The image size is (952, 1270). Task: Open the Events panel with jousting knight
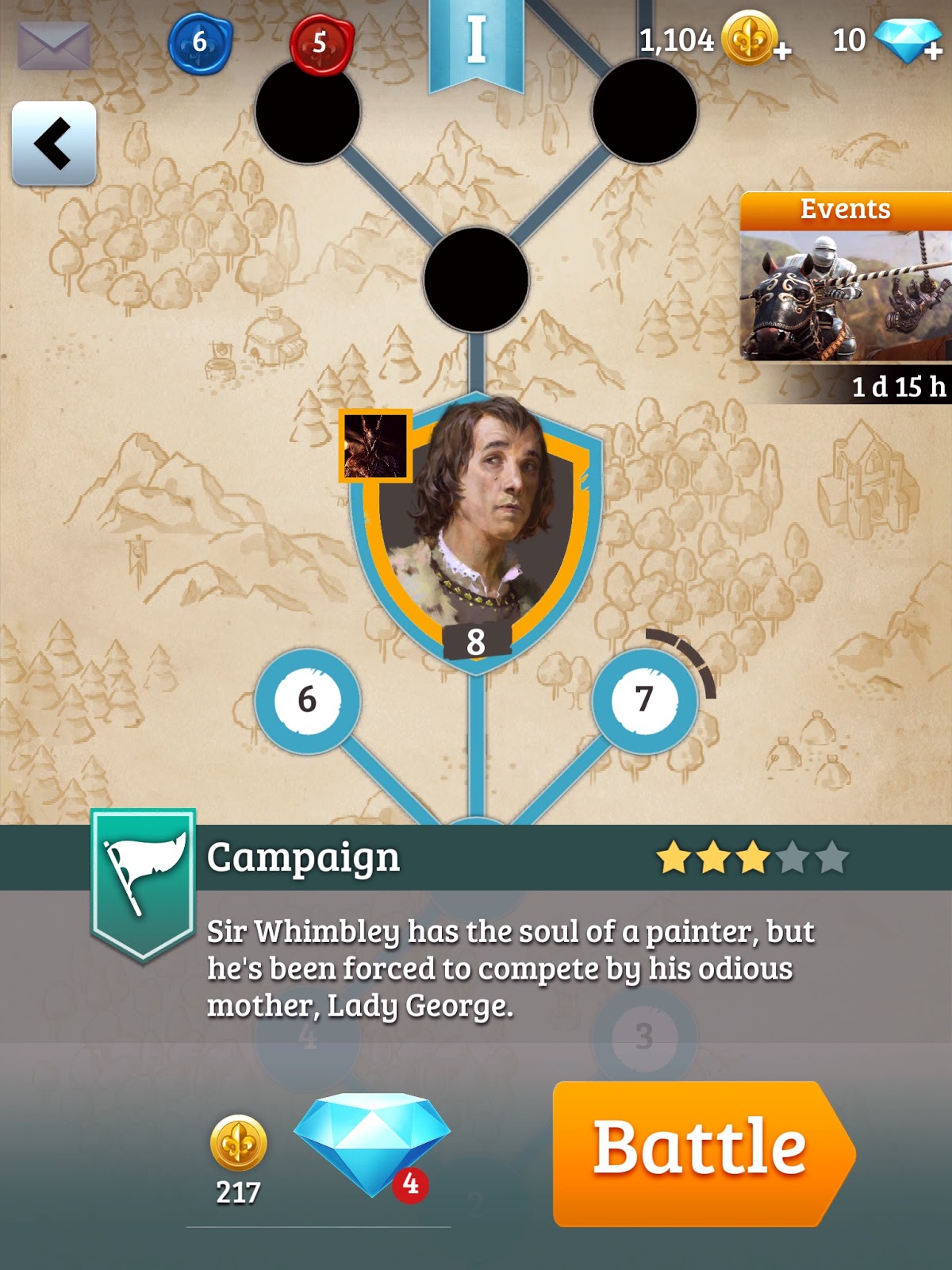pos(846,295)
